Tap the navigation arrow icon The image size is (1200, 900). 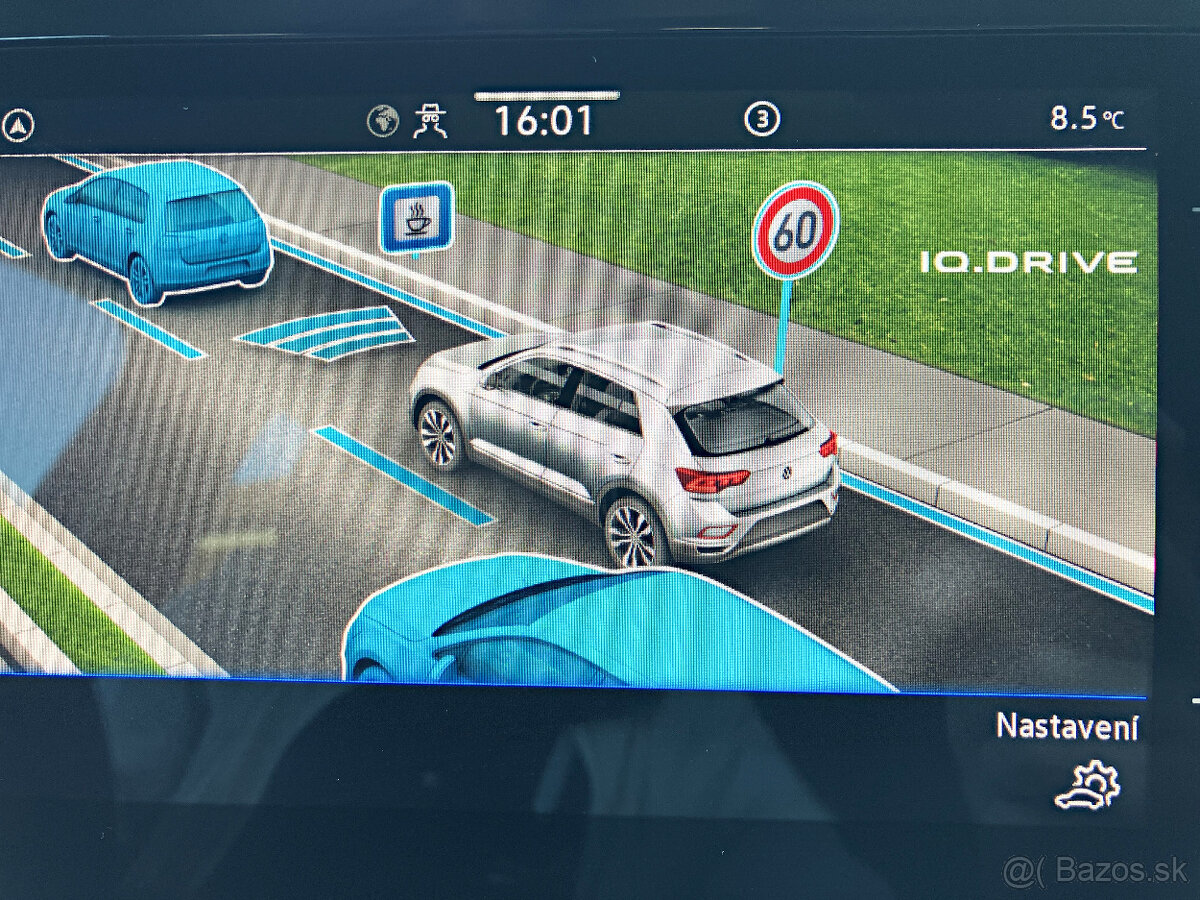coord(18,126)
